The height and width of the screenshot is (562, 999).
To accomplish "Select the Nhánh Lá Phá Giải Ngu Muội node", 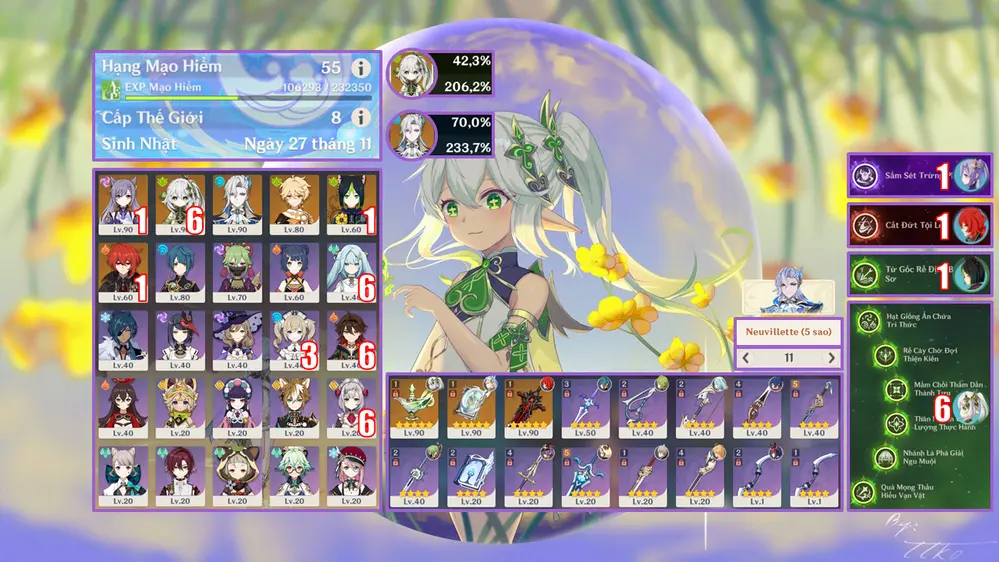I will [886, 457].
